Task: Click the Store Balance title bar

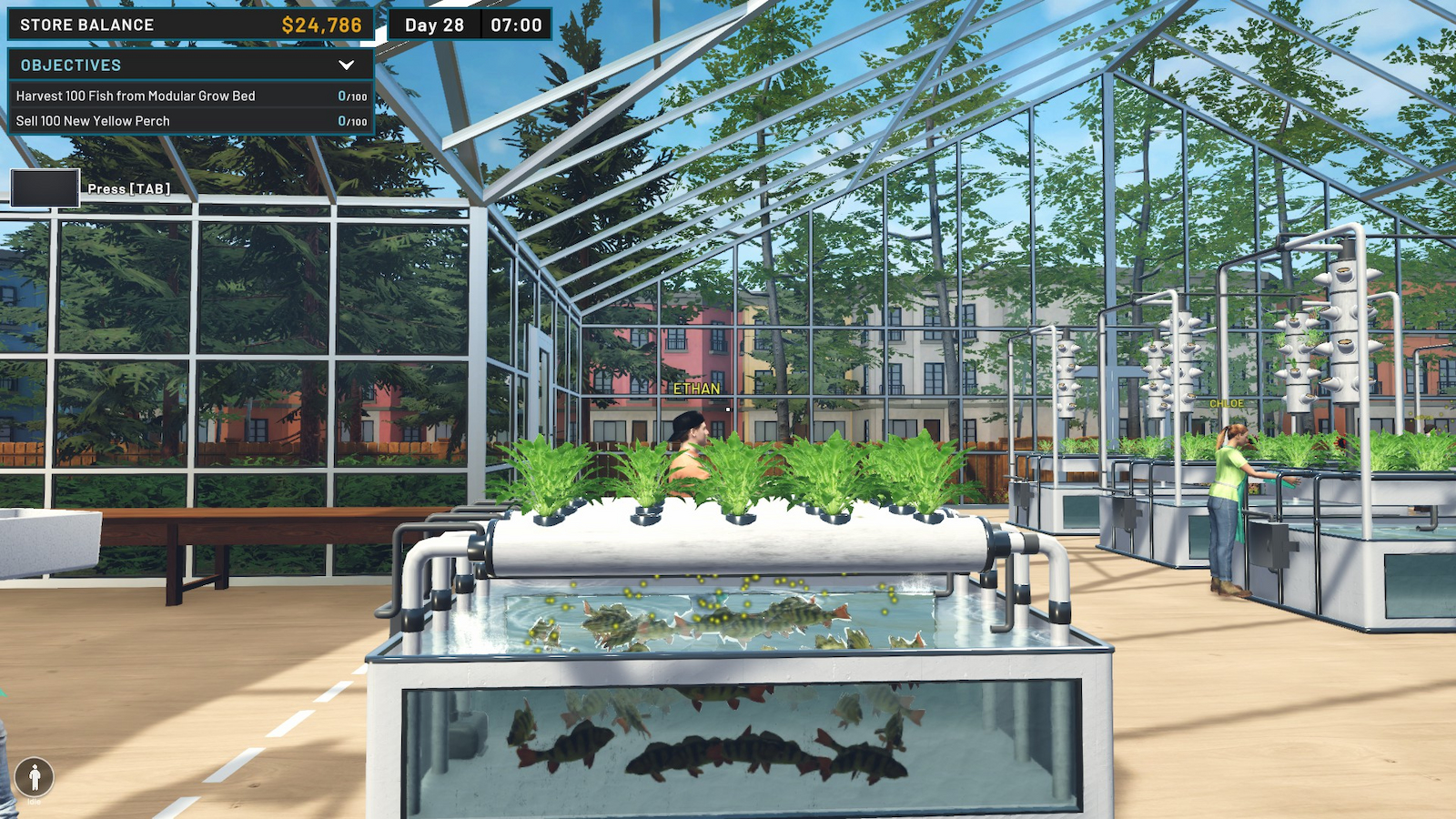Action: point(91,25)
